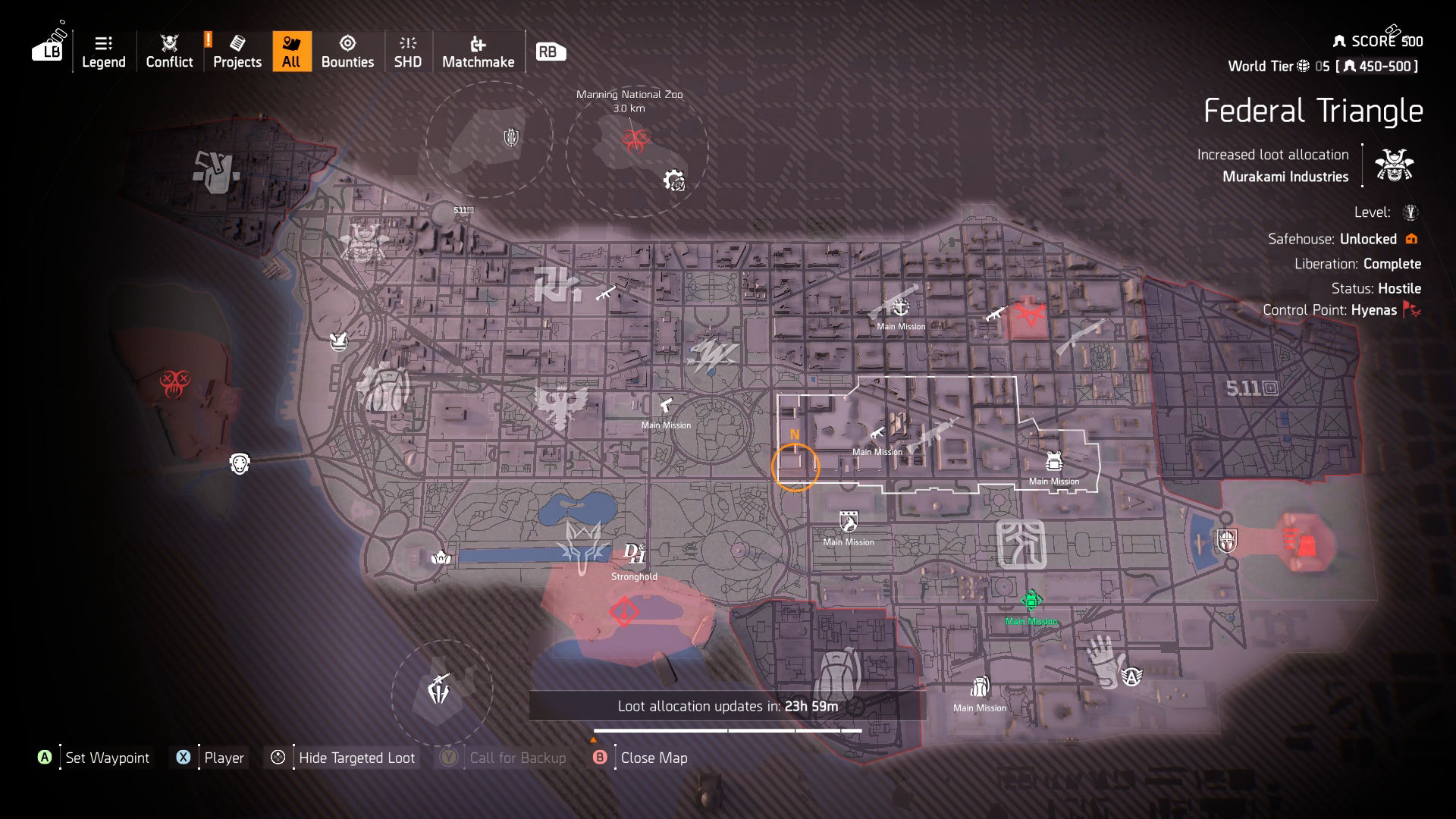Enable the Conflict filter
1456x819 pixels.
[x=168, y=52]
